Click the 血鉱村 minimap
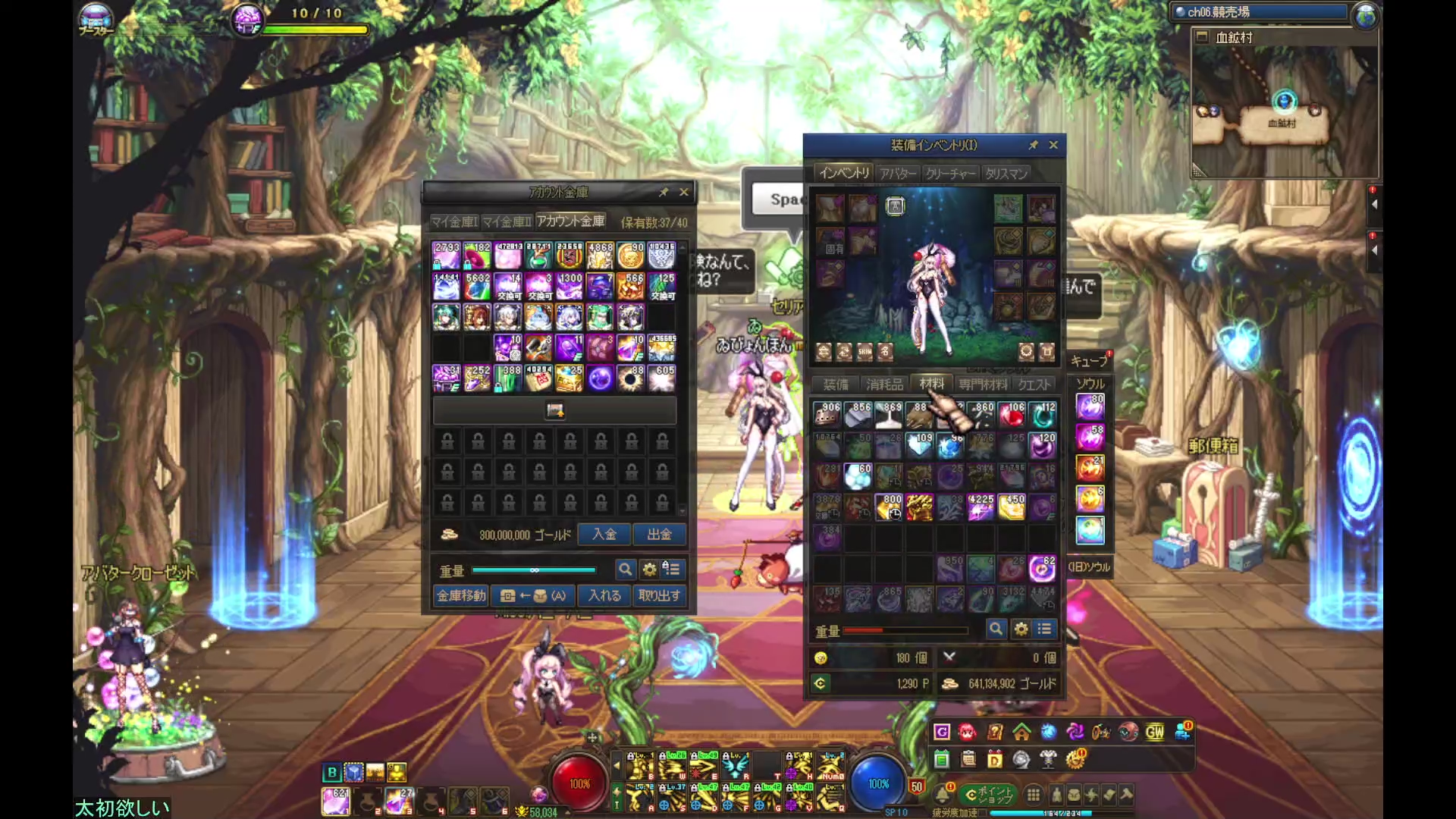This screenshot has height=819, width=1456. [x=1285, y=106]
